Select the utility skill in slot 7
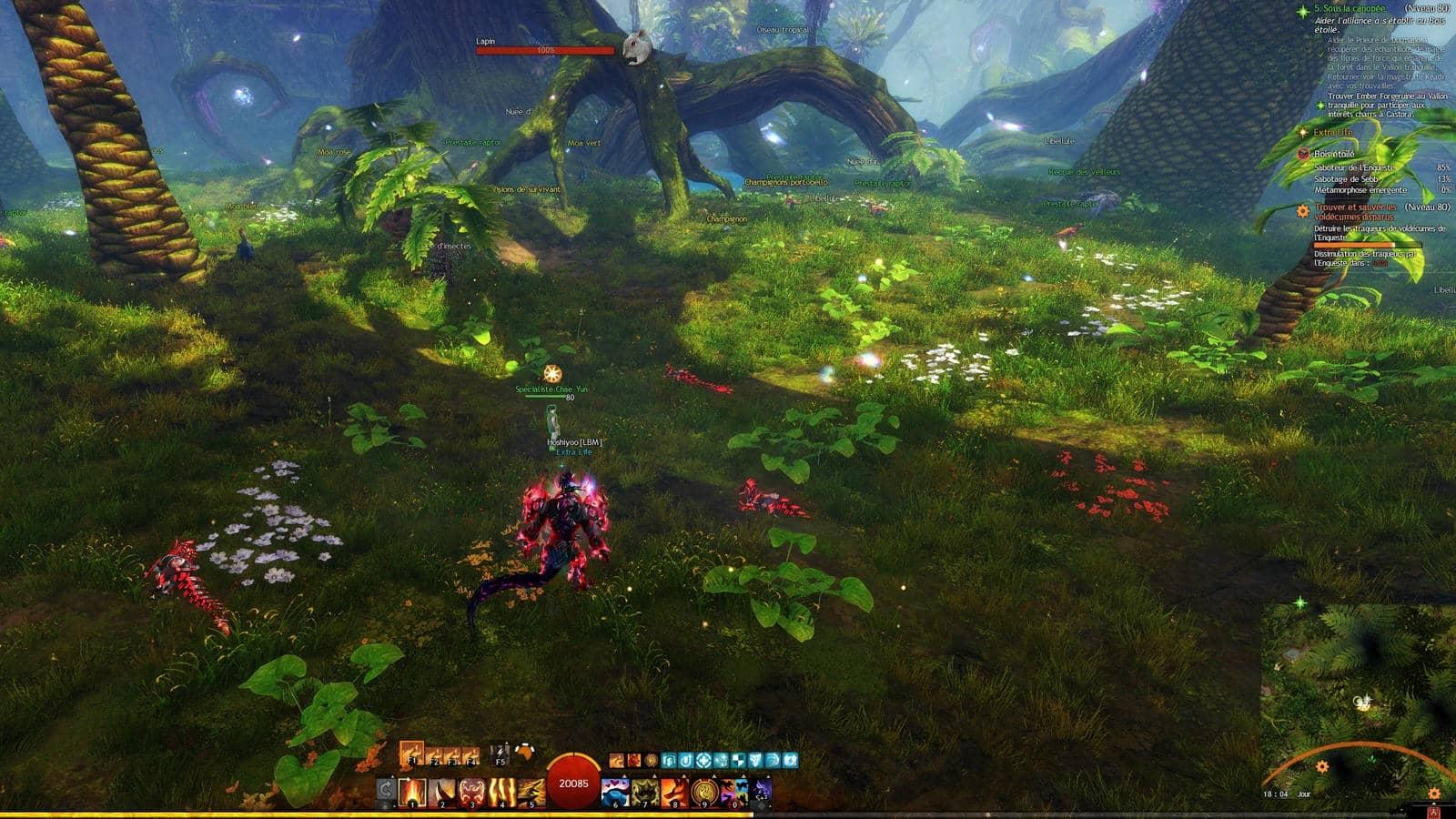 coord(644,791)
